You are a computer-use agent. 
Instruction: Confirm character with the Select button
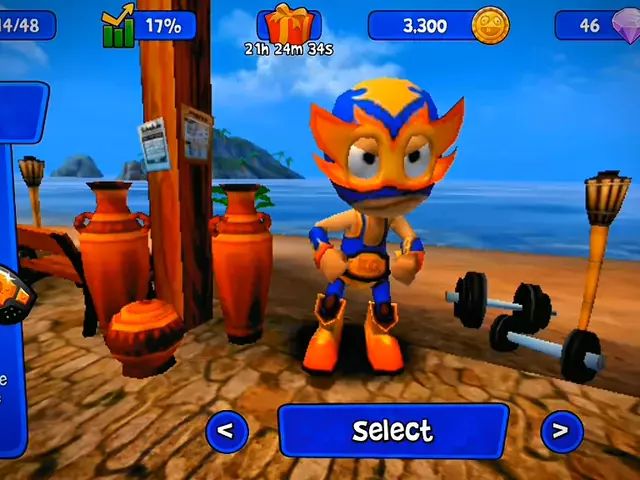tap(392, 431)
